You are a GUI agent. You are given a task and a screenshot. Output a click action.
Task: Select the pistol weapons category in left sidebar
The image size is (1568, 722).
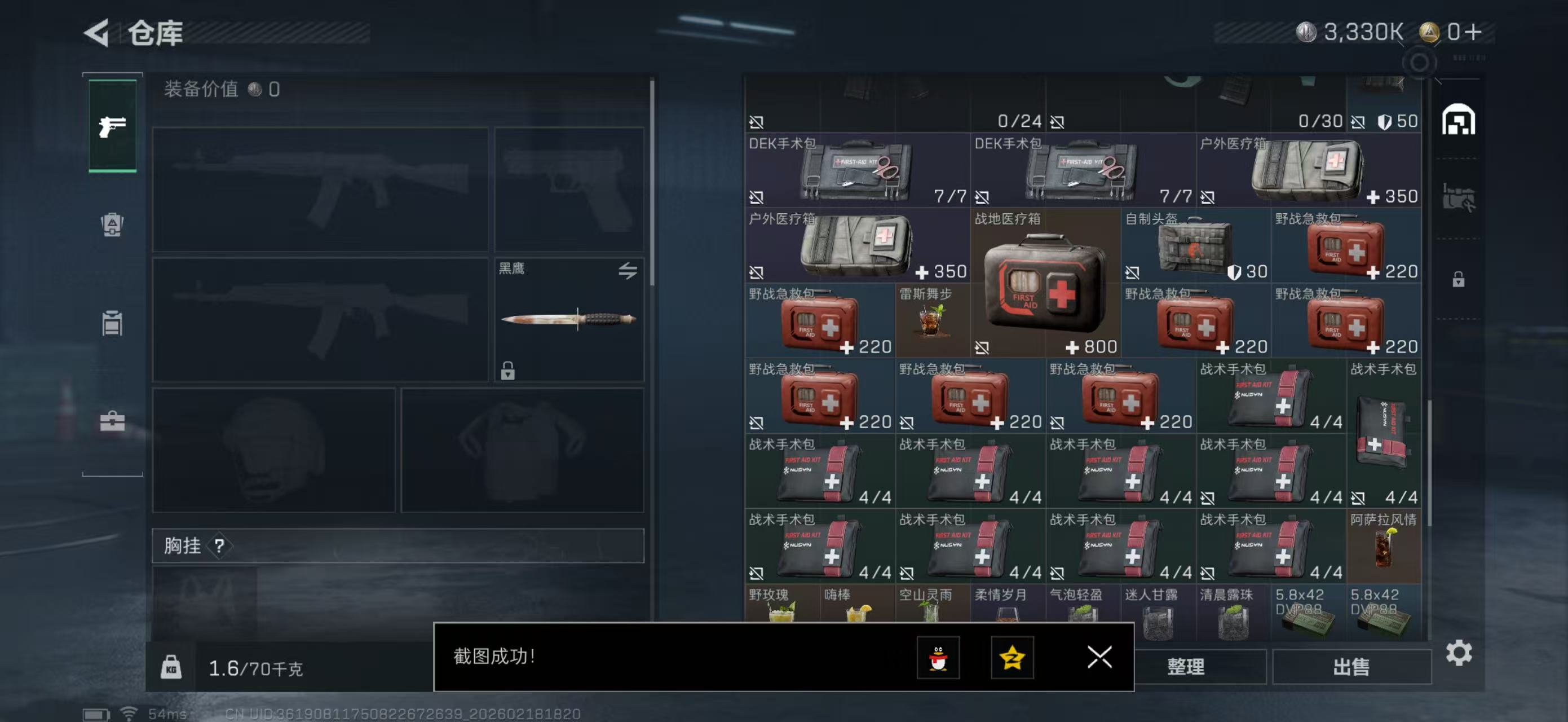click(112, 126)
